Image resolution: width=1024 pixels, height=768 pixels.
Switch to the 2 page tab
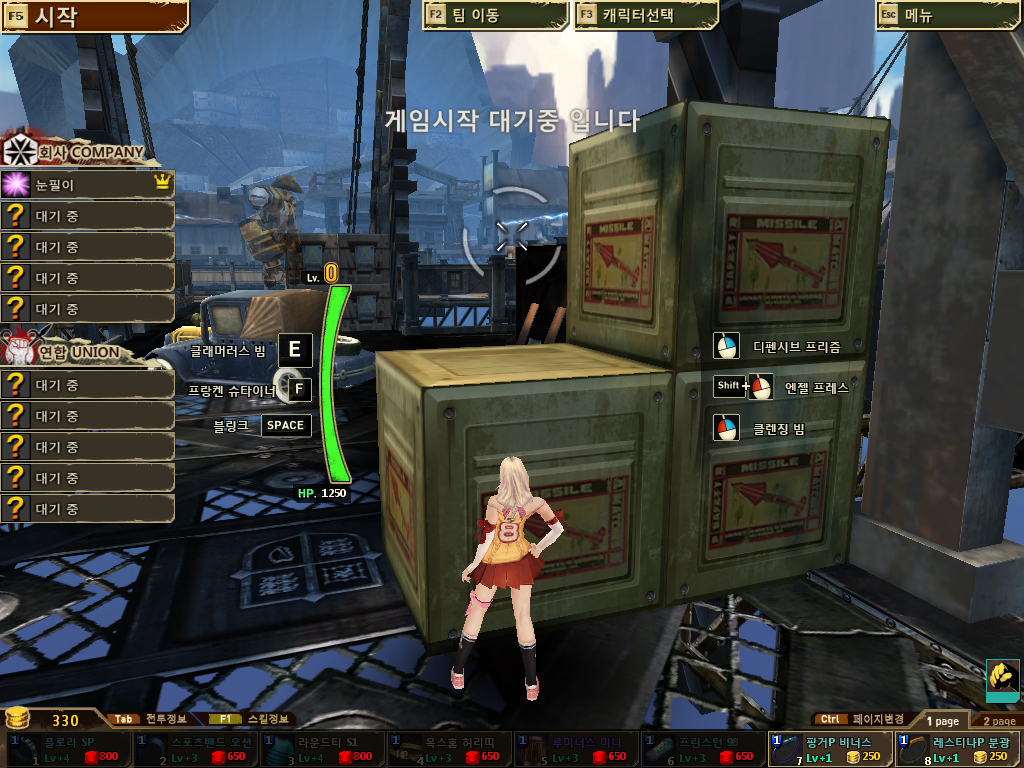coord(998,720)
